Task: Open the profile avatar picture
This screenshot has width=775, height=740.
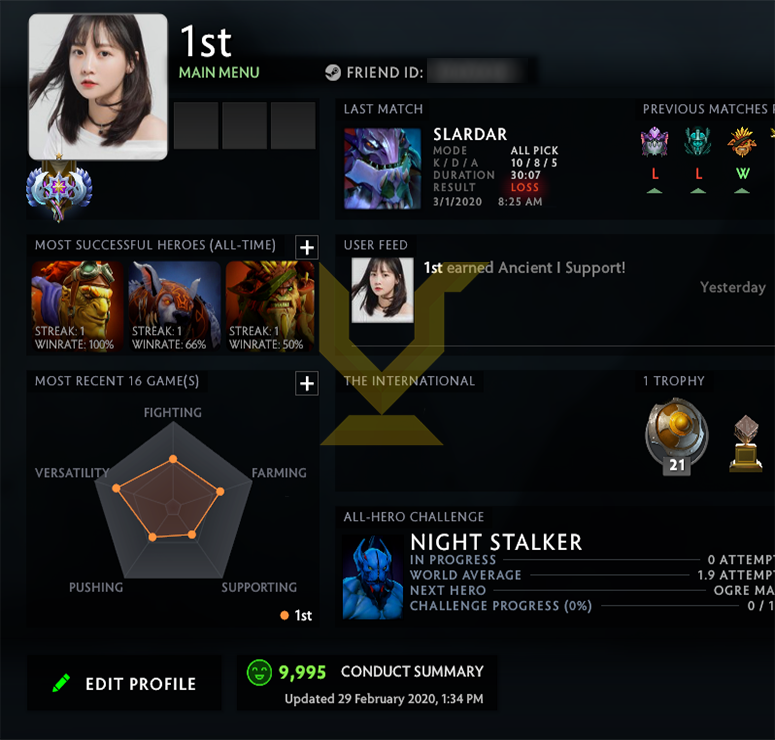Action: (x=98, y=86)
